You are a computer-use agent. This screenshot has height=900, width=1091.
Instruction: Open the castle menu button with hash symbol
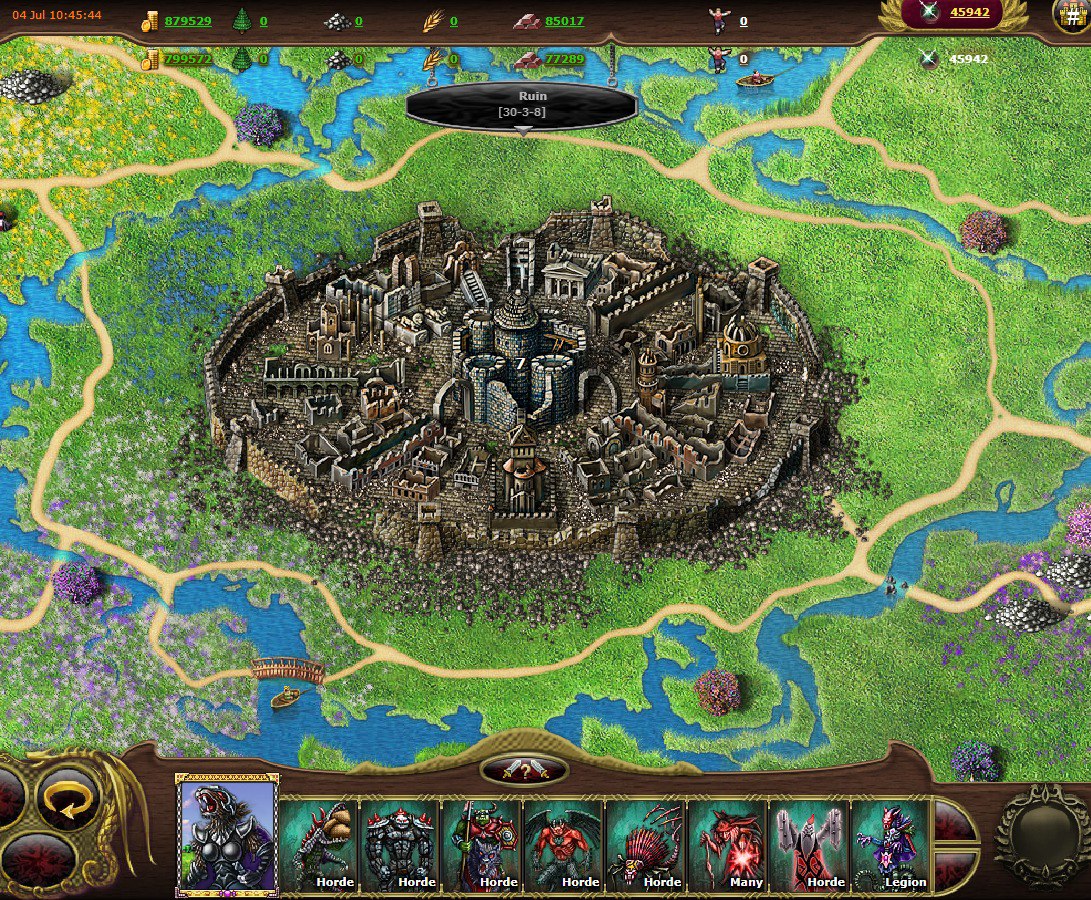(1072, 14)
